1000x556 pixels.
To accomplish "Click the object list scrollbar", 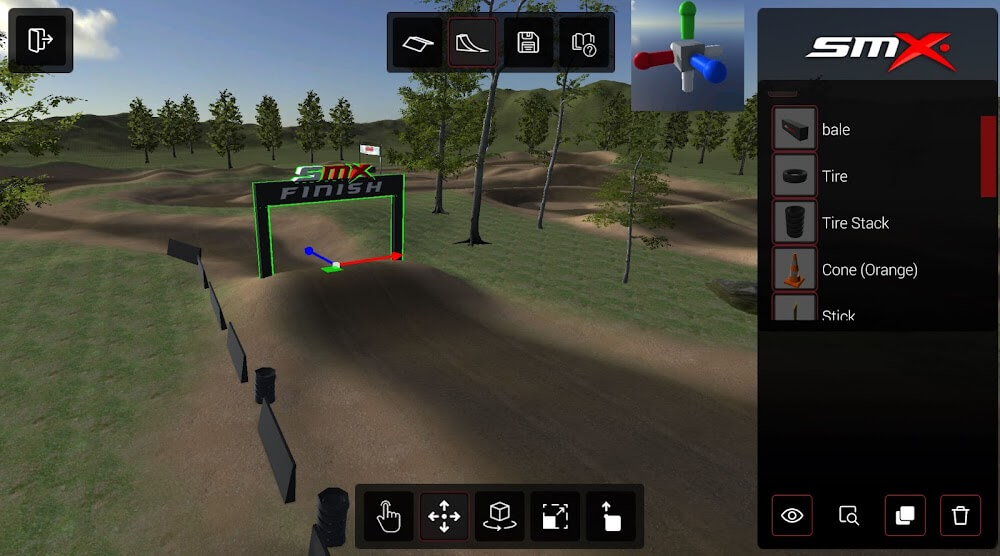I will point(988,156).
